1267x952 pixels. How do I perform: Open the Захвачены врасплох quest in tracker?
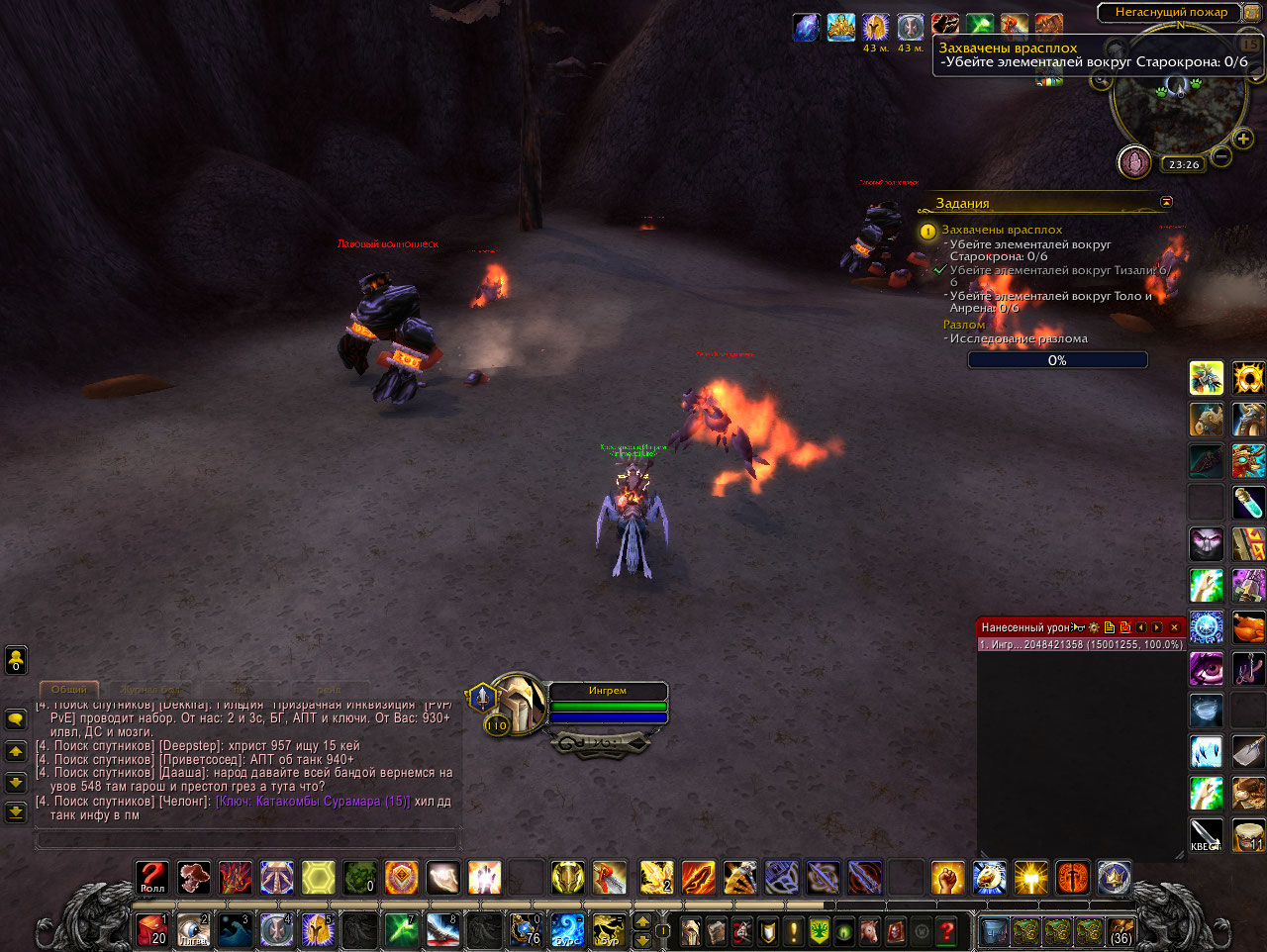click(1002, 230)
